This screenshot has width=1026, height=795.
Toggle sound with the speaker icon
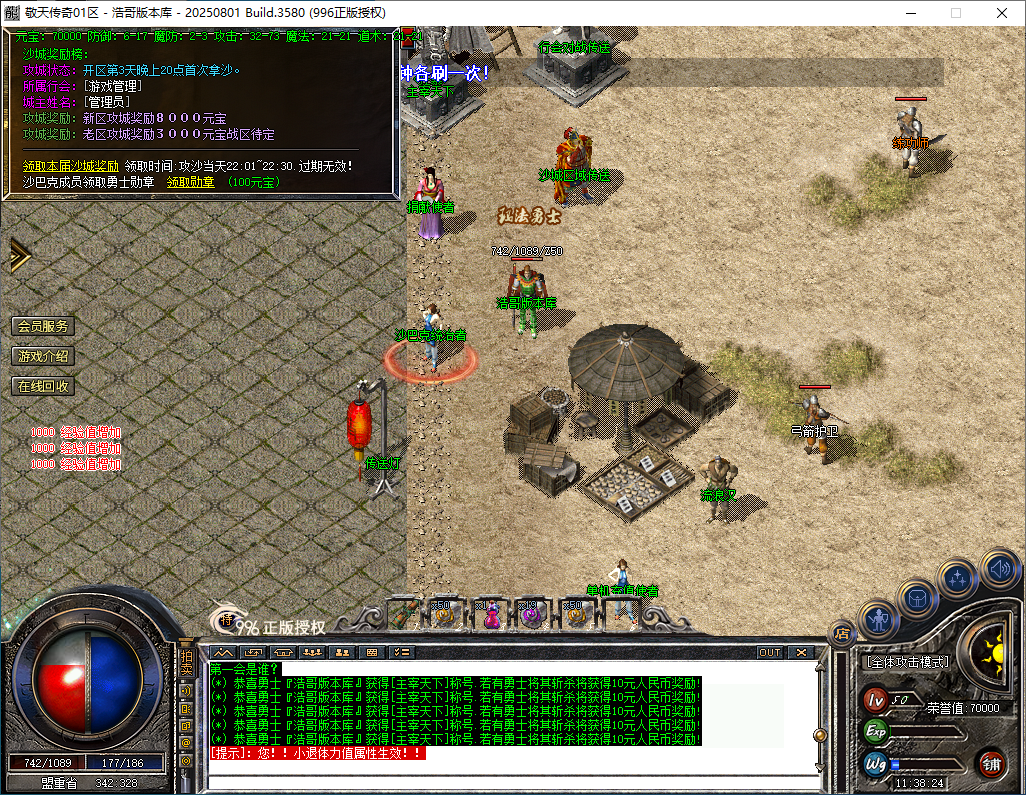998,568
